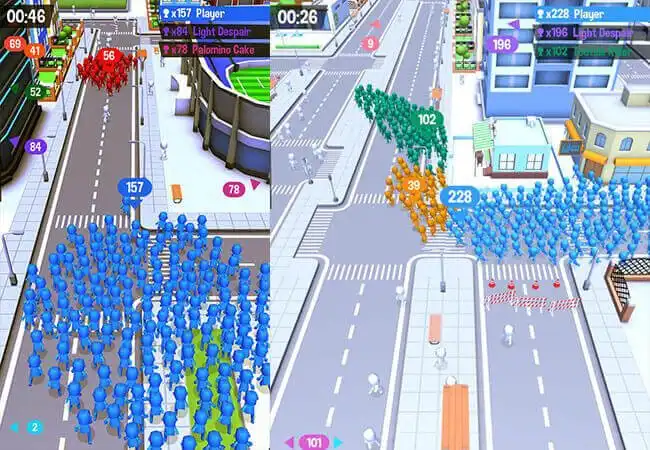Choose the x78 Palomino Cake leaderboard entry
This screenshot has width=650, height=450.
point(214,49)
